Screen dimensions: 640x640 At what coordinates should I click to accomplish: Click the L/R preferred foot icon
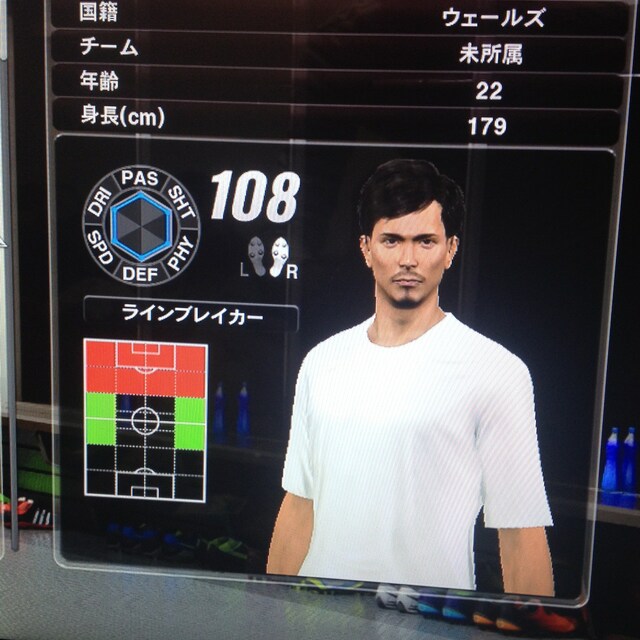[x=266, y=256]
